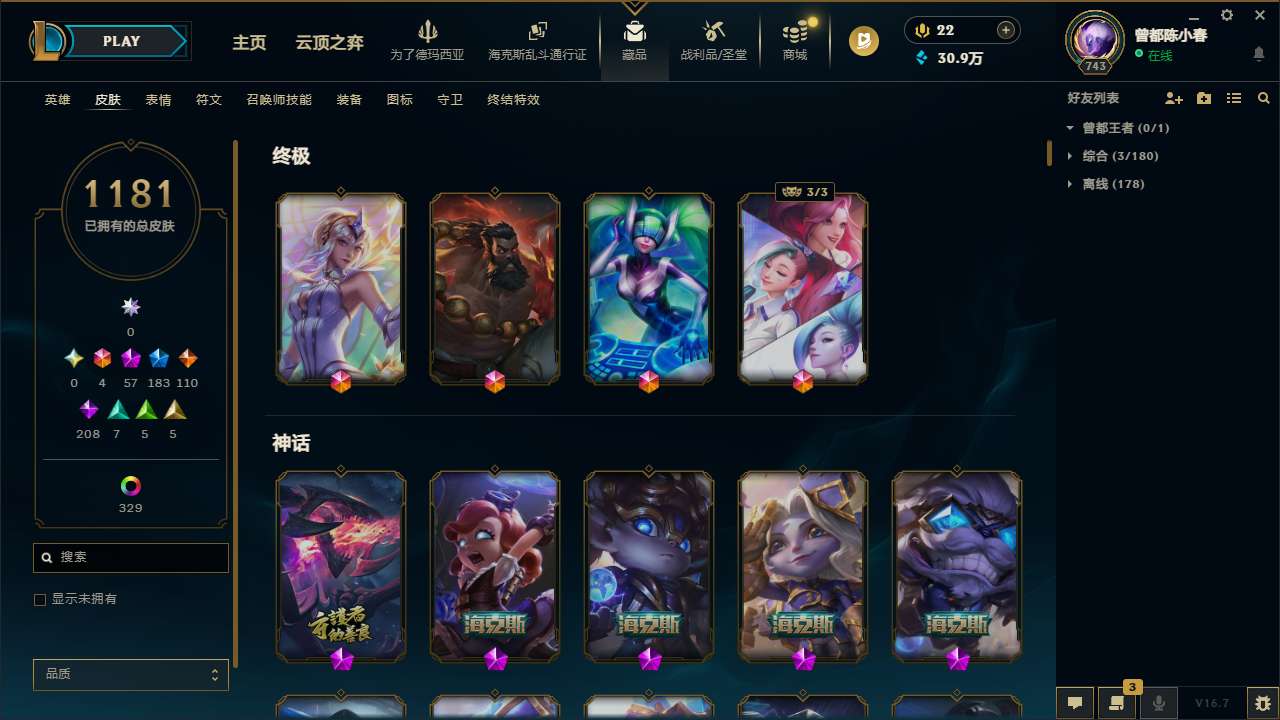Viewport: 1280px width, 720px height.
Task: Open the 品质 quality dropdown
Action: pyautogui.click(x=130, y=674)
